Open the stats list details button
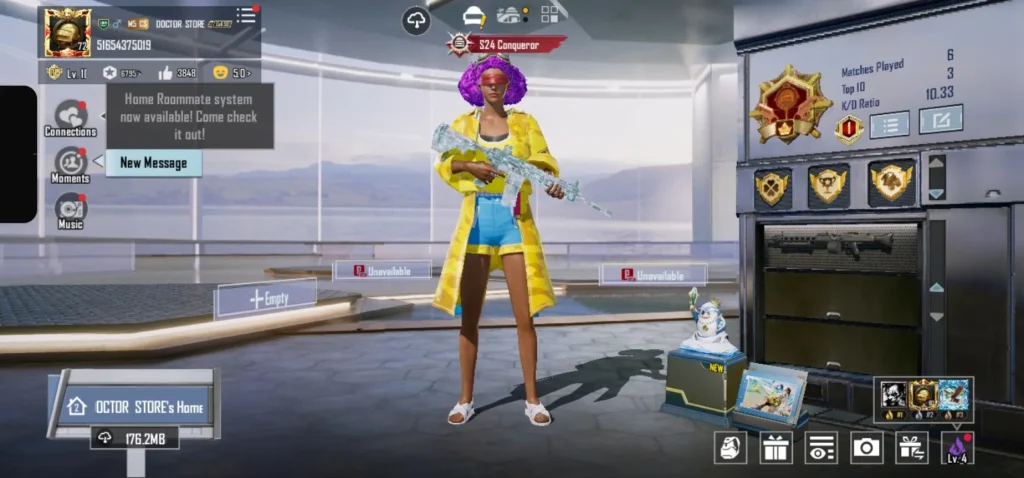 click(x=889, y=124)
